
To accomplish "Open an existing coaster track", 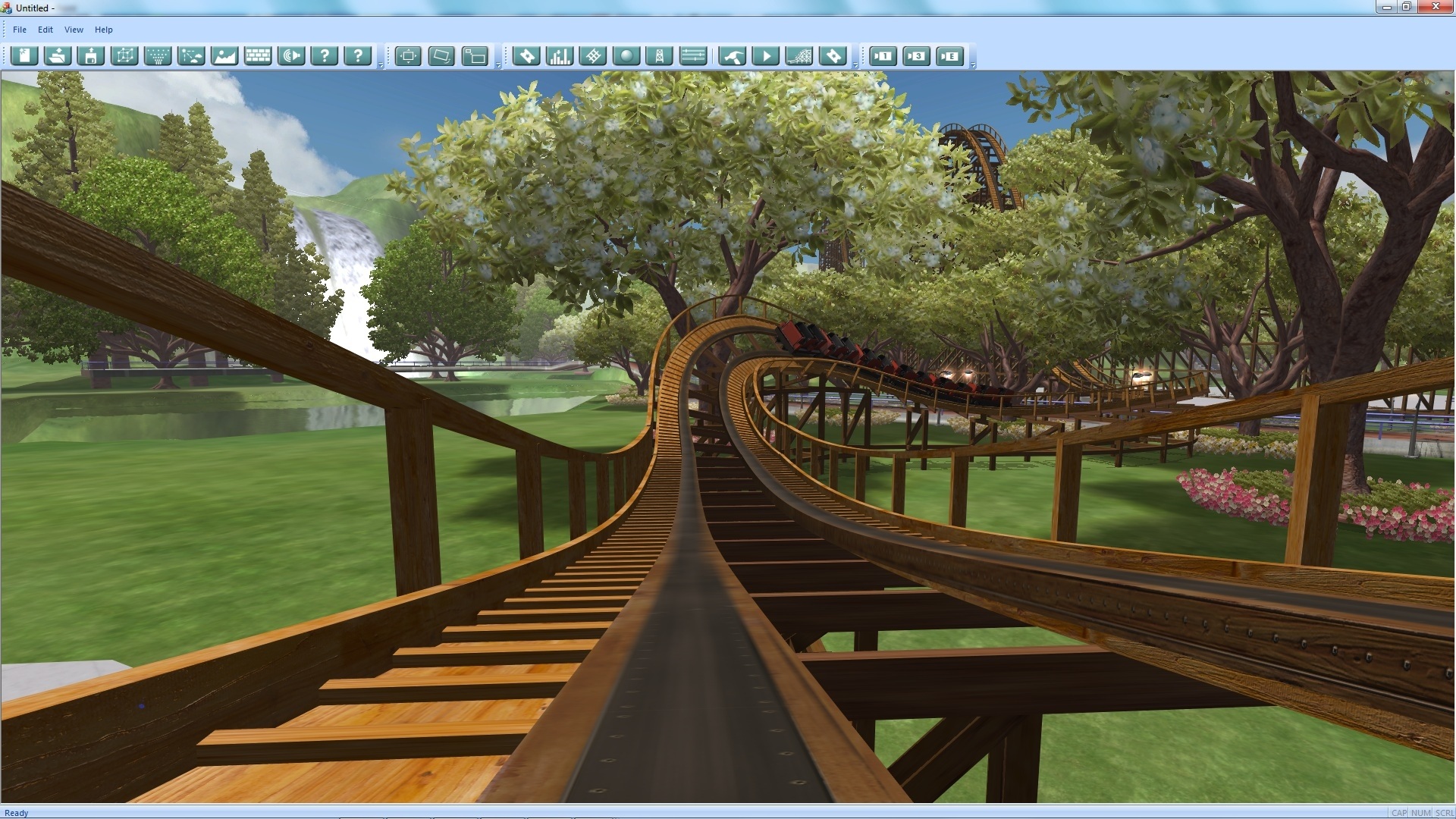I will coord(57,55).
